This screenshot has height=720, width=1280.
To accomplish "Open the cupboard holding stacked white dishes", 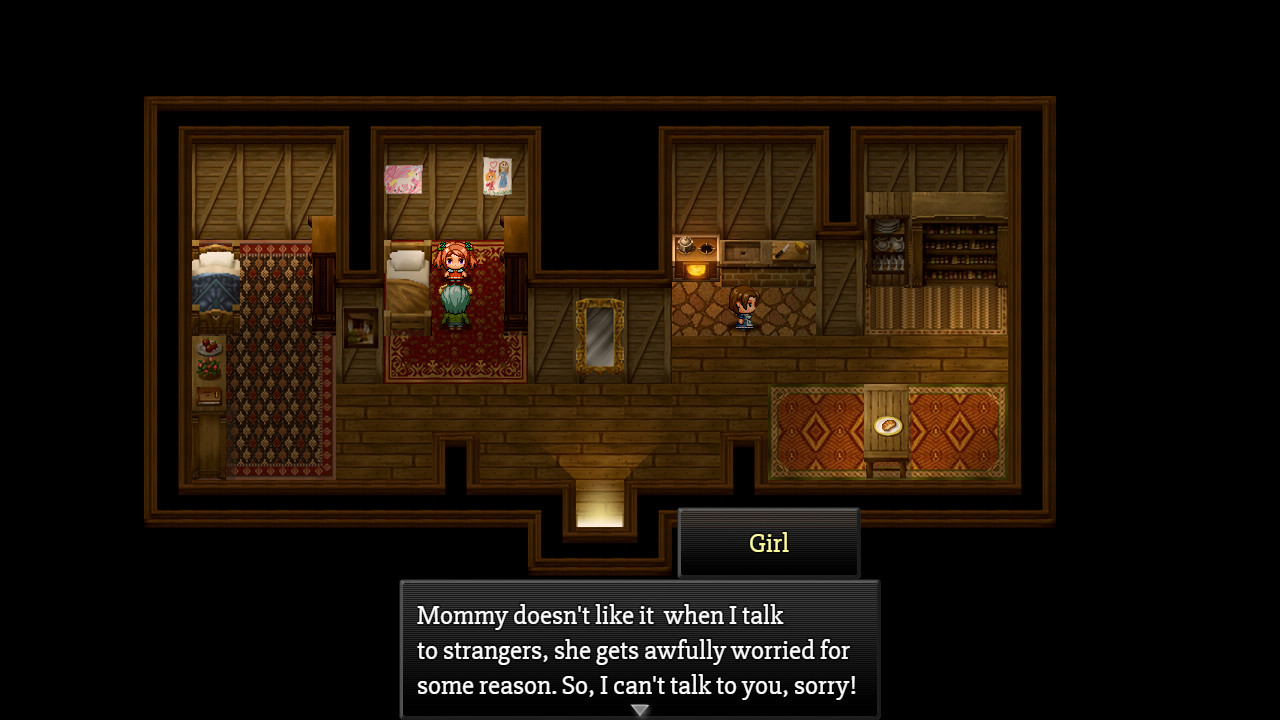I will tap(889, 240).
